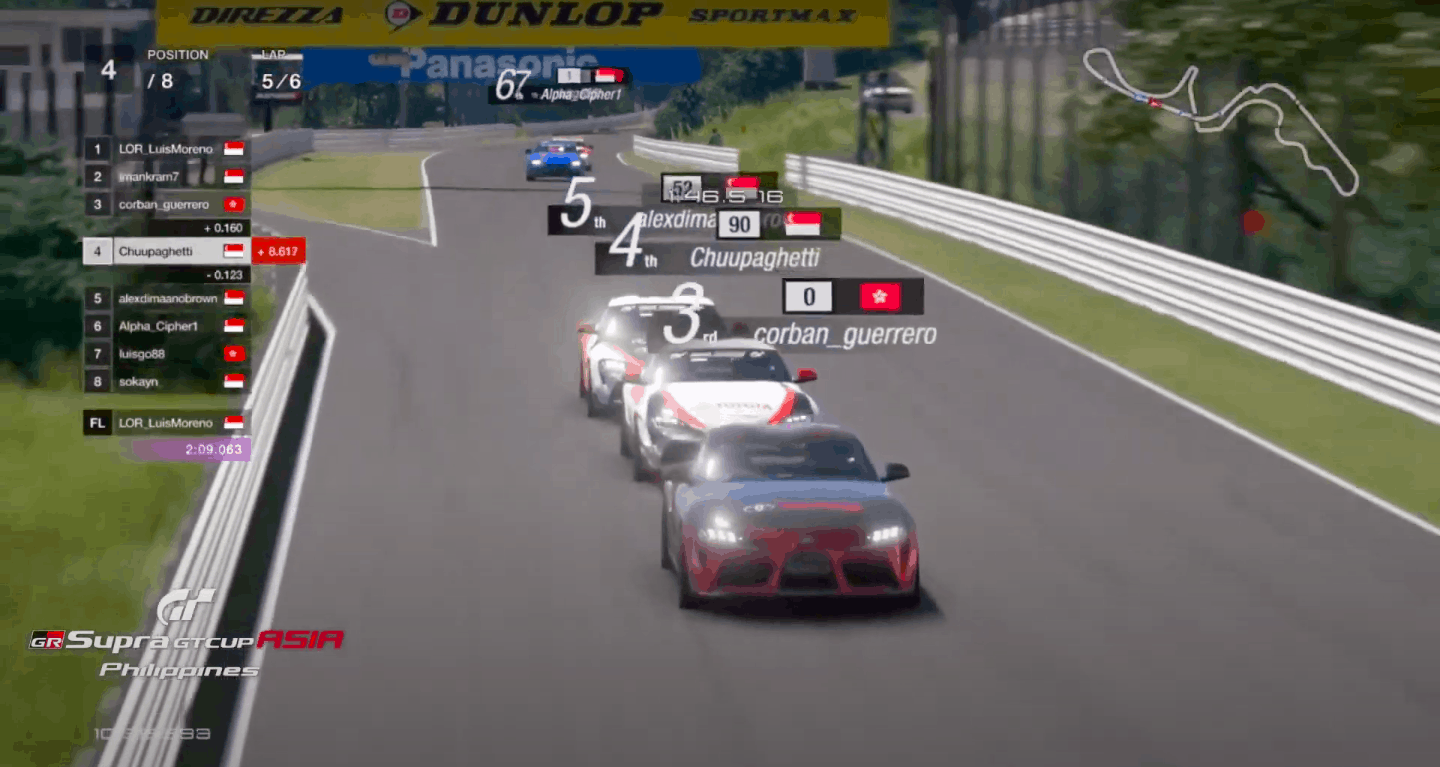Select Alpha_Cipher1 in the standings list
Screen dimensions: 1440x767
(x=167, y=326)
